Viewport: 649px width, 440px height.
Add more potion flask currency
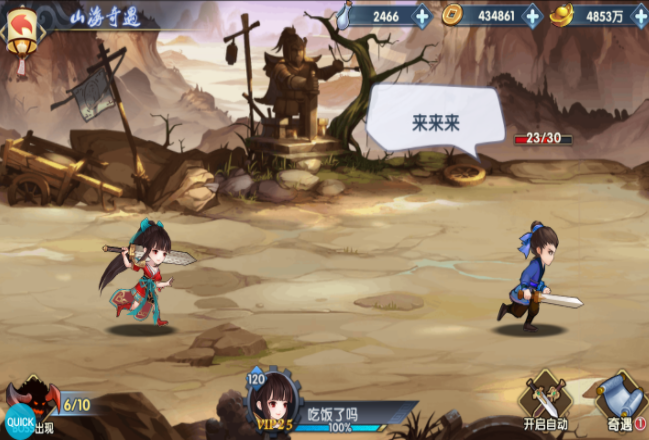(x=421, y=16)
